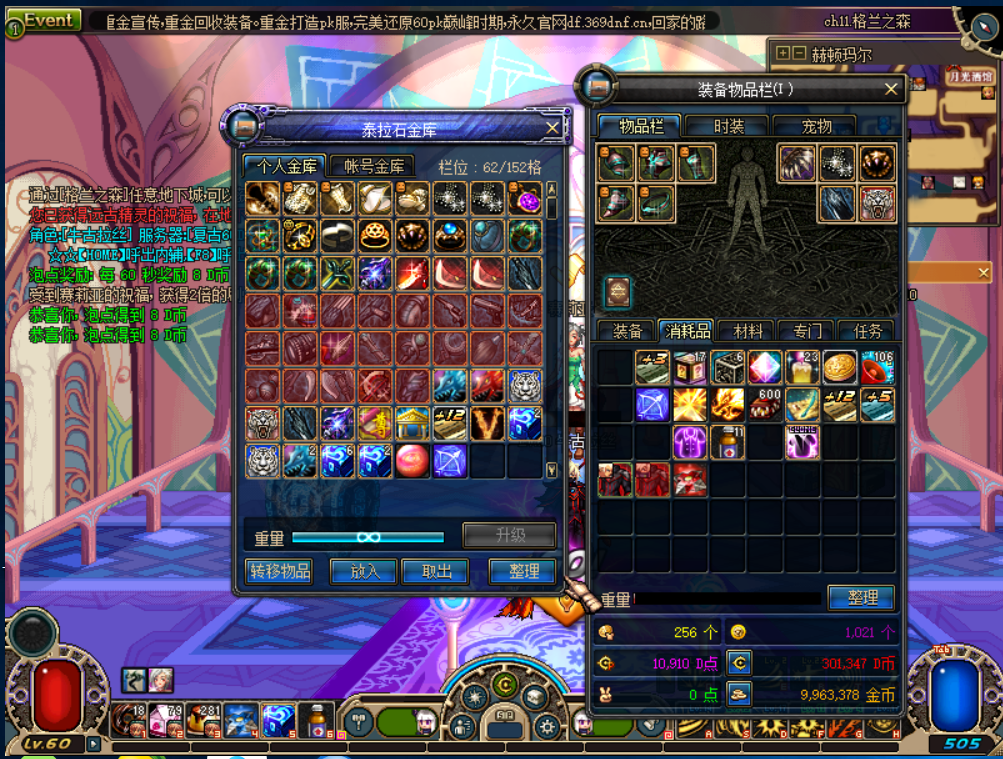Select the red megaphone item with count 106
The height and width of the screenshot is (759, 1003).
coord(877,367)
